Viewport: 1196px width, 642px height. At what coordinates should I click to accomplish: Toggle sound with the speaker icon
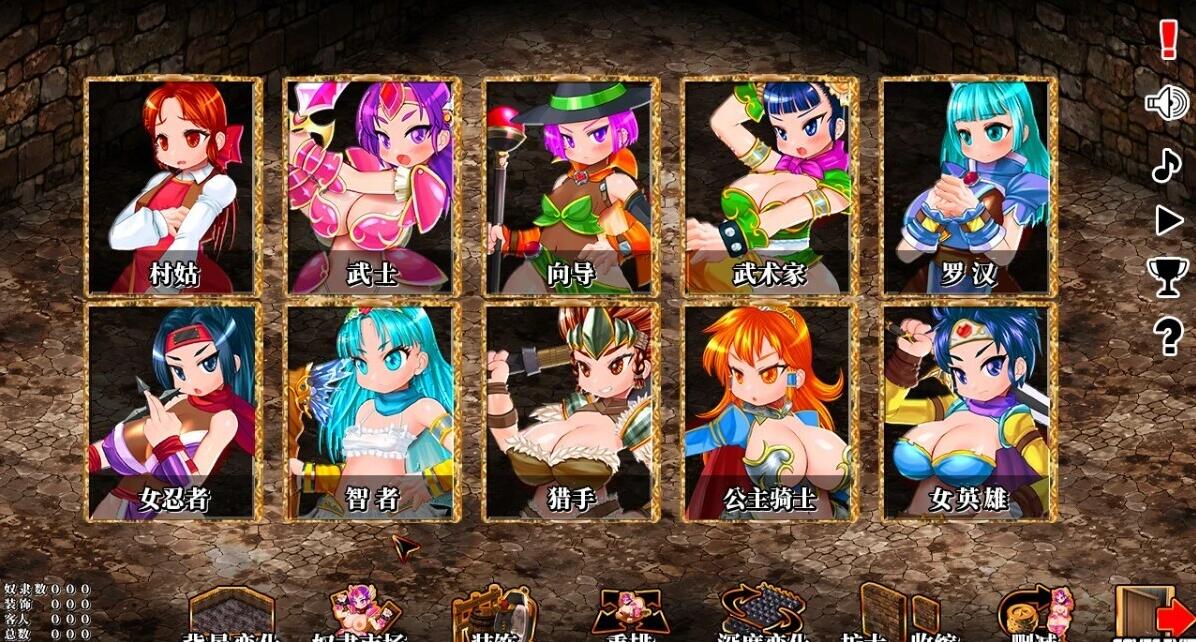(1166, 102)
